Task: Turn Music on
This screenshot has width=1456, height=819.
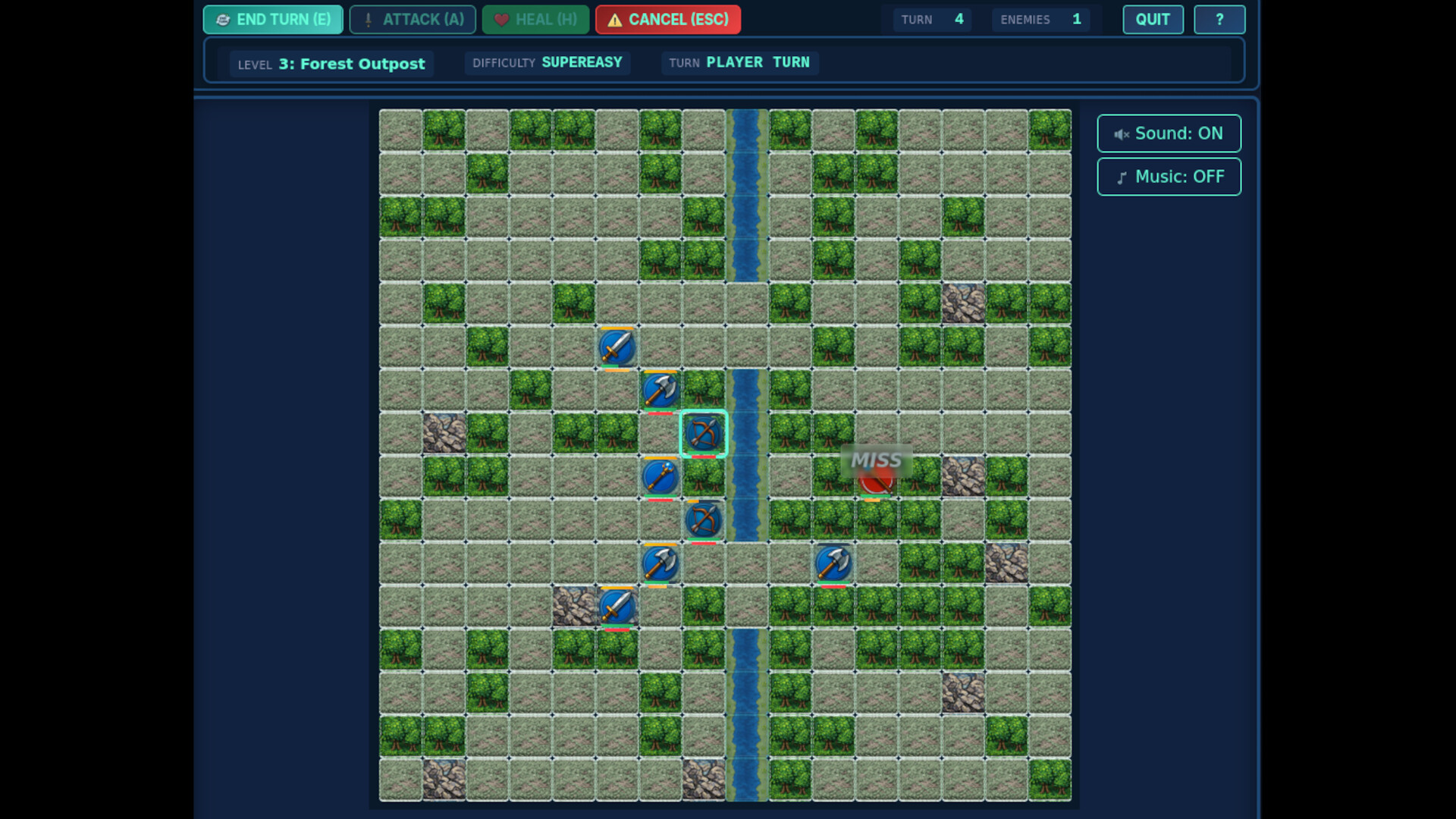Action: [x=1169, y=177]
